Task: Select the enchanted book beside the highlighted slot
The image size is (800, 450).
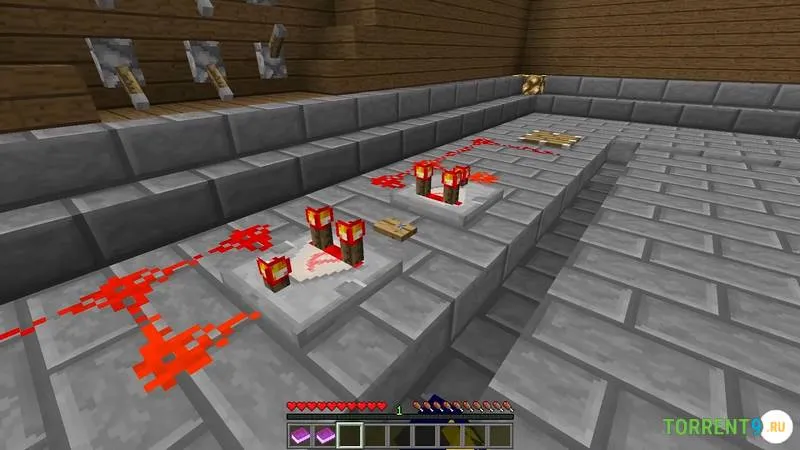Action: (x=323, y=436)
